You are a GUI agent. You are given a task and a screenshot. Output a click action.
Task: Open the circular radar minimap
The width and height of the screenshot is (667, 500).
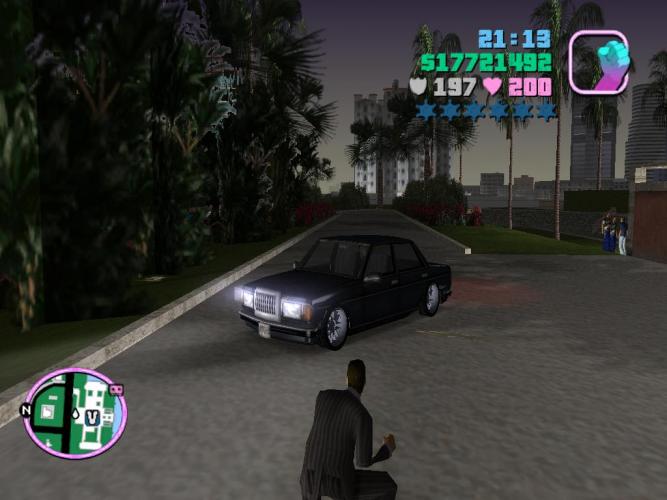pyautogui.click(x=74, y=413)
